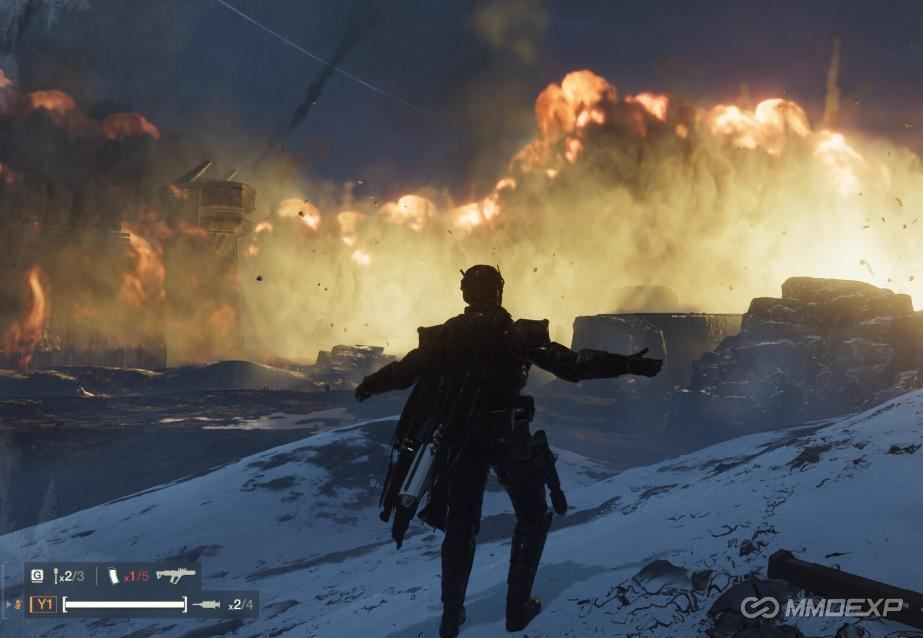Click the Y1 player tag

tap(43, 604)
